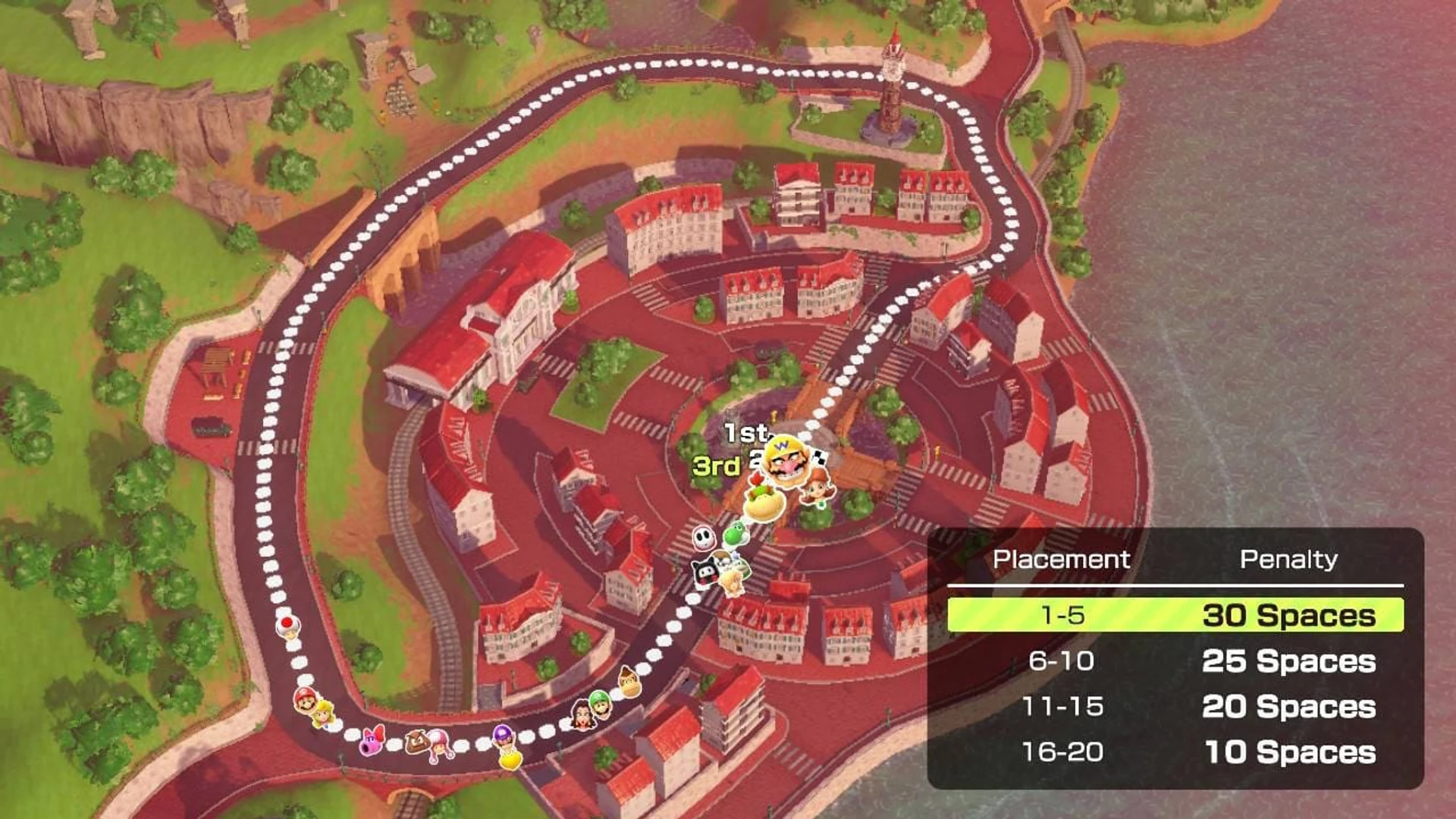This screenshot has height=819, width=1456.
Task: Choose Waluigi's purple-cap racer icon
Action: point(503,735)
